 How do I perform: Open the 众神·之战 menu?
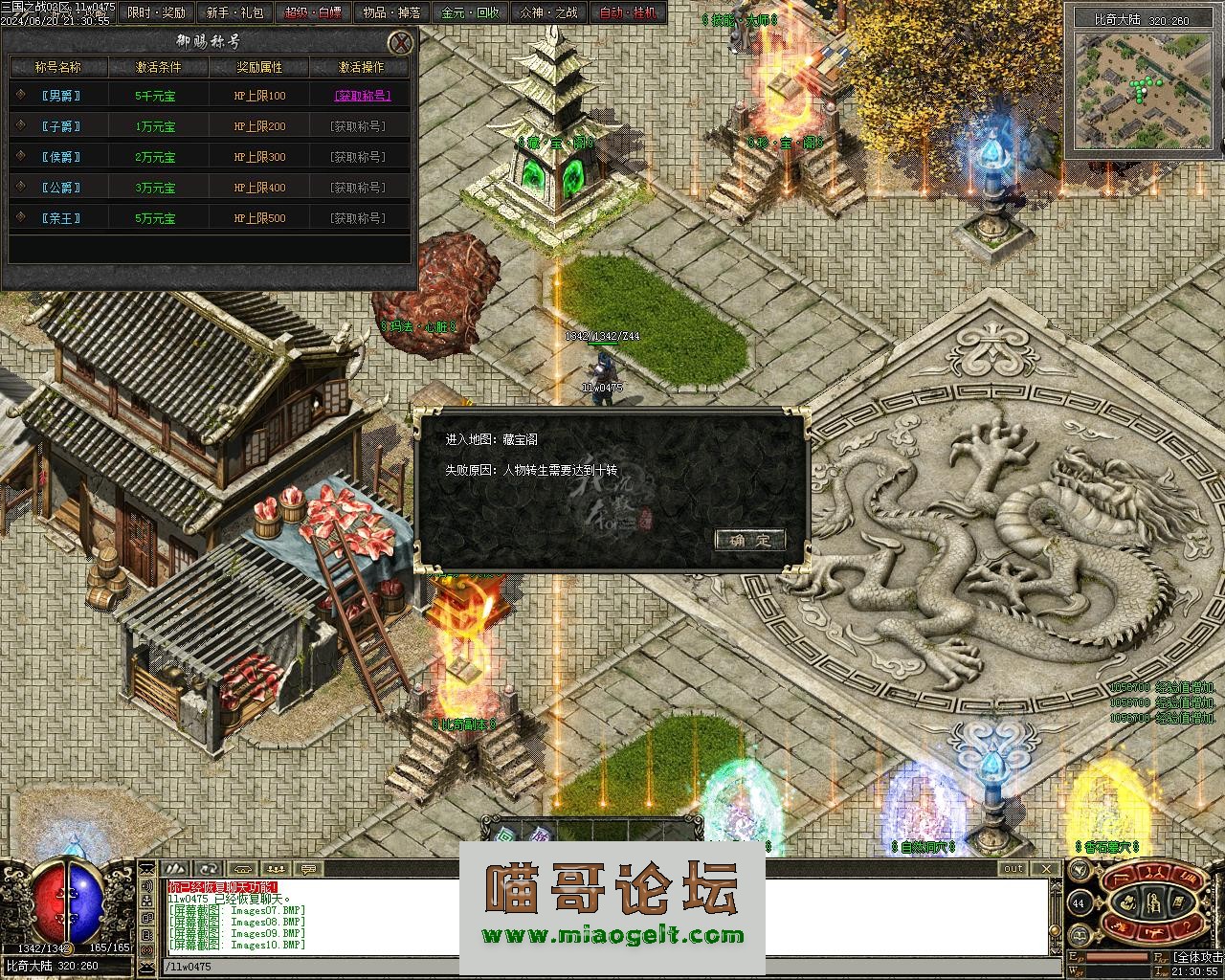tap(548, 12)
